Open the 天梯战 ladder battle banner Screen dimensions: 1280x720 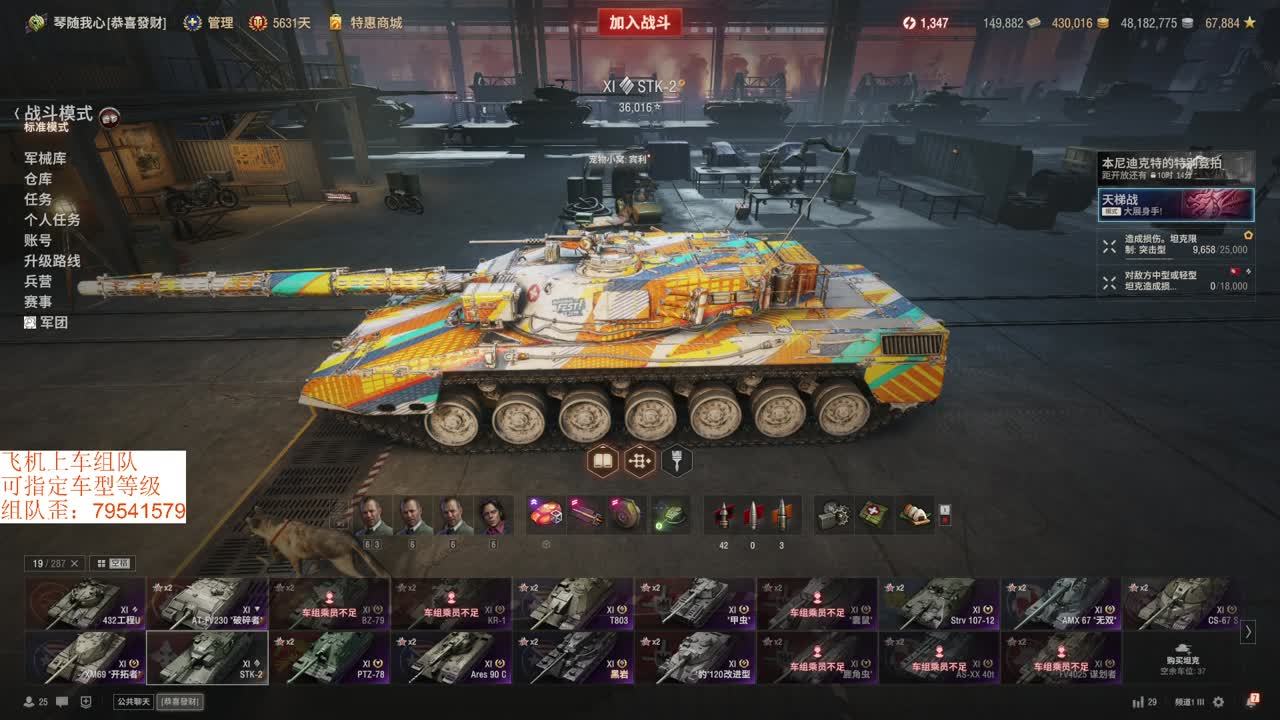click(1175, 204)
